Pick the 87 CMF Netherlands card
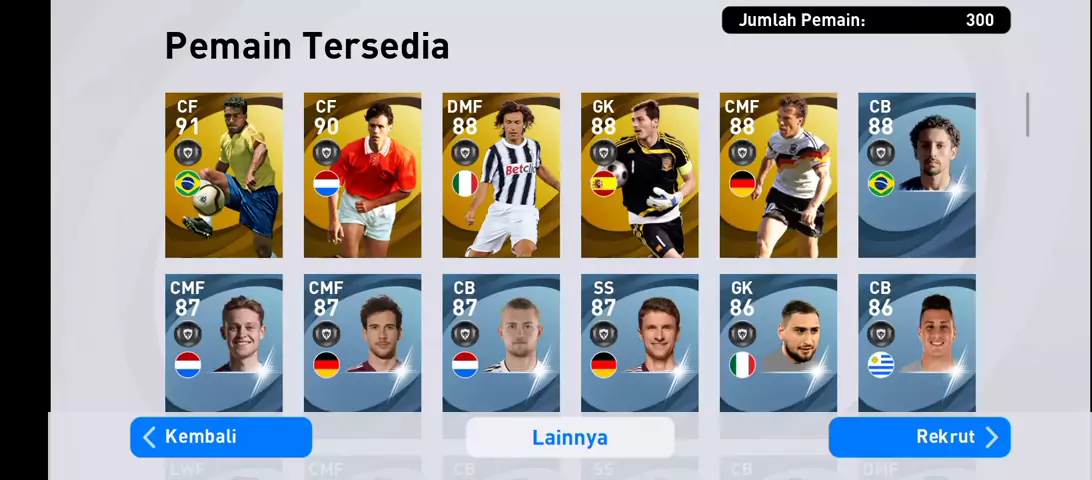This screenshot has height=480, width=1092. pyautogui.click(x=224, y=342)
